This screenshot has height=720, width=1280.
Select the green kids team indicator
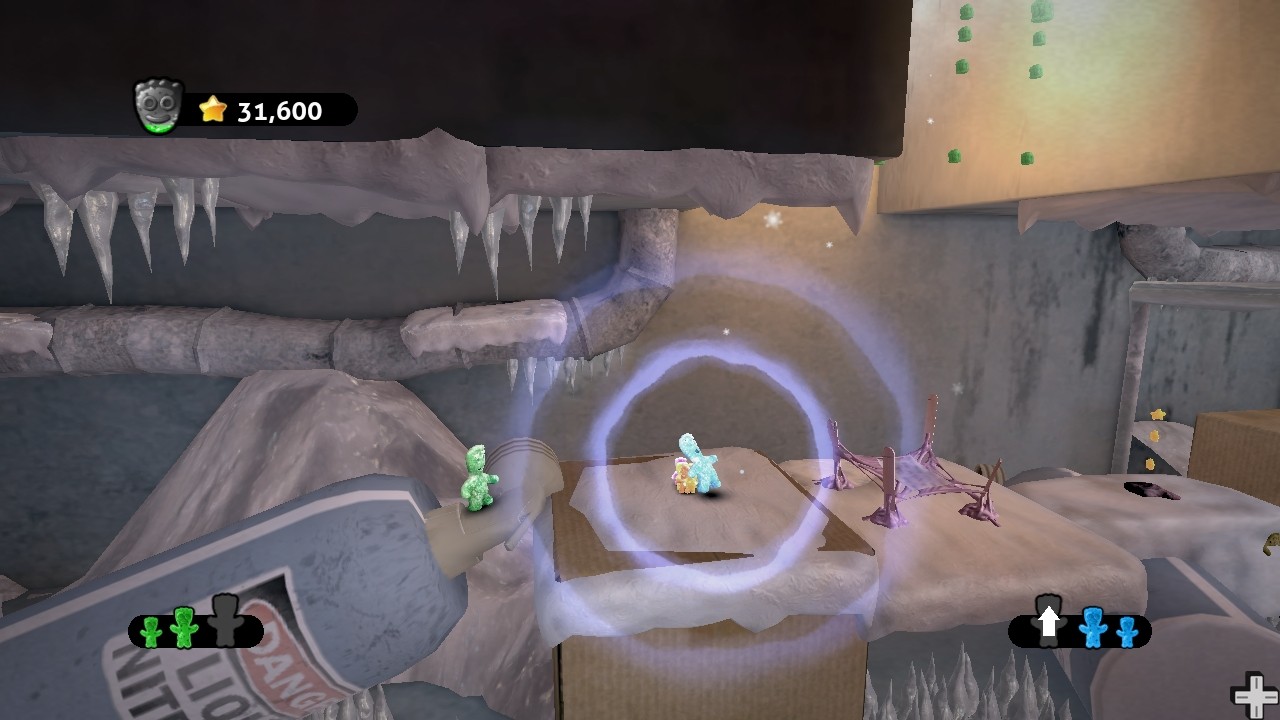point(196,630)
